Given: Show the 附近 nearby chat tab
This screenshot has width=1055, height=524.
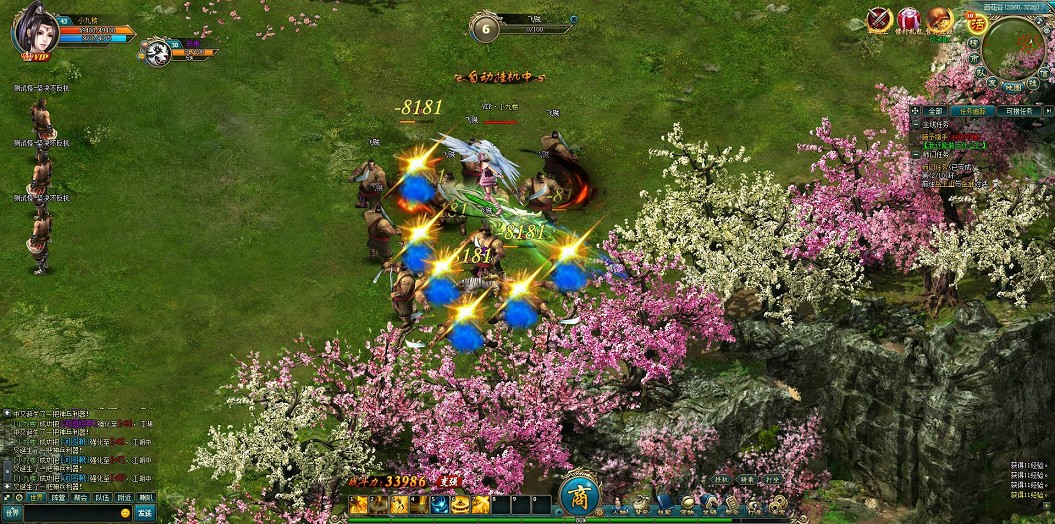Looking at the screenshot, I should tap(124, 497).
